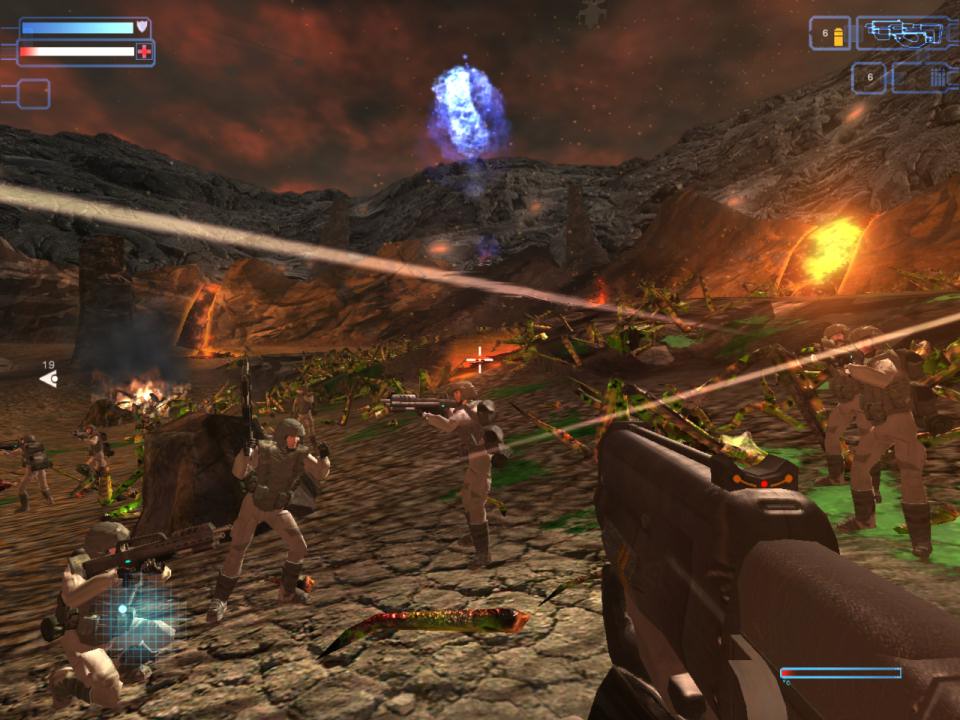Select the empty item slot below health
The image size is (960, 720).
click(x=32, y=94)
